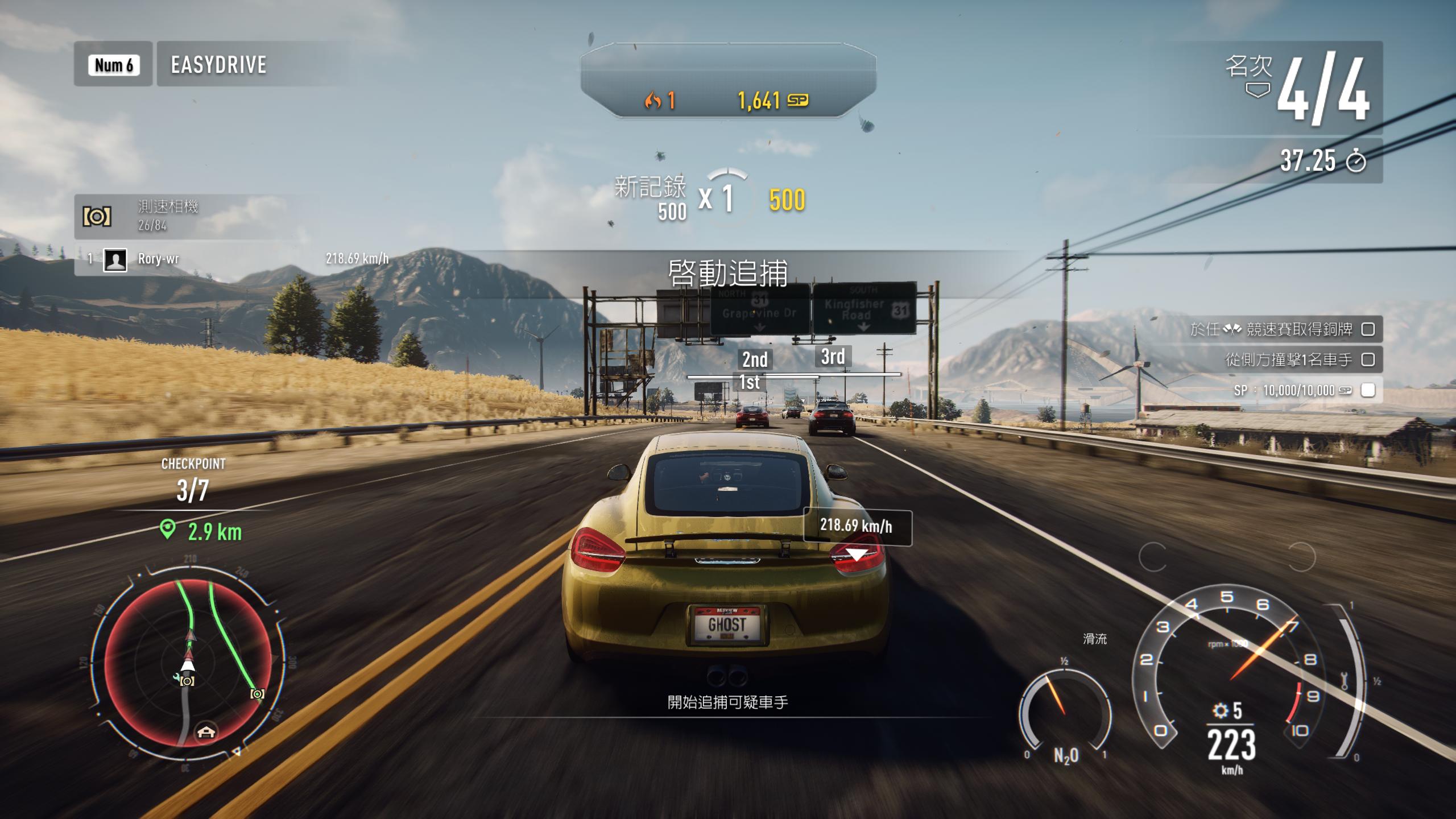Toggle the SP 10,000/10,000 objective checkbox
Viewport: 1456px width, 819px height.
(1368, 390)
